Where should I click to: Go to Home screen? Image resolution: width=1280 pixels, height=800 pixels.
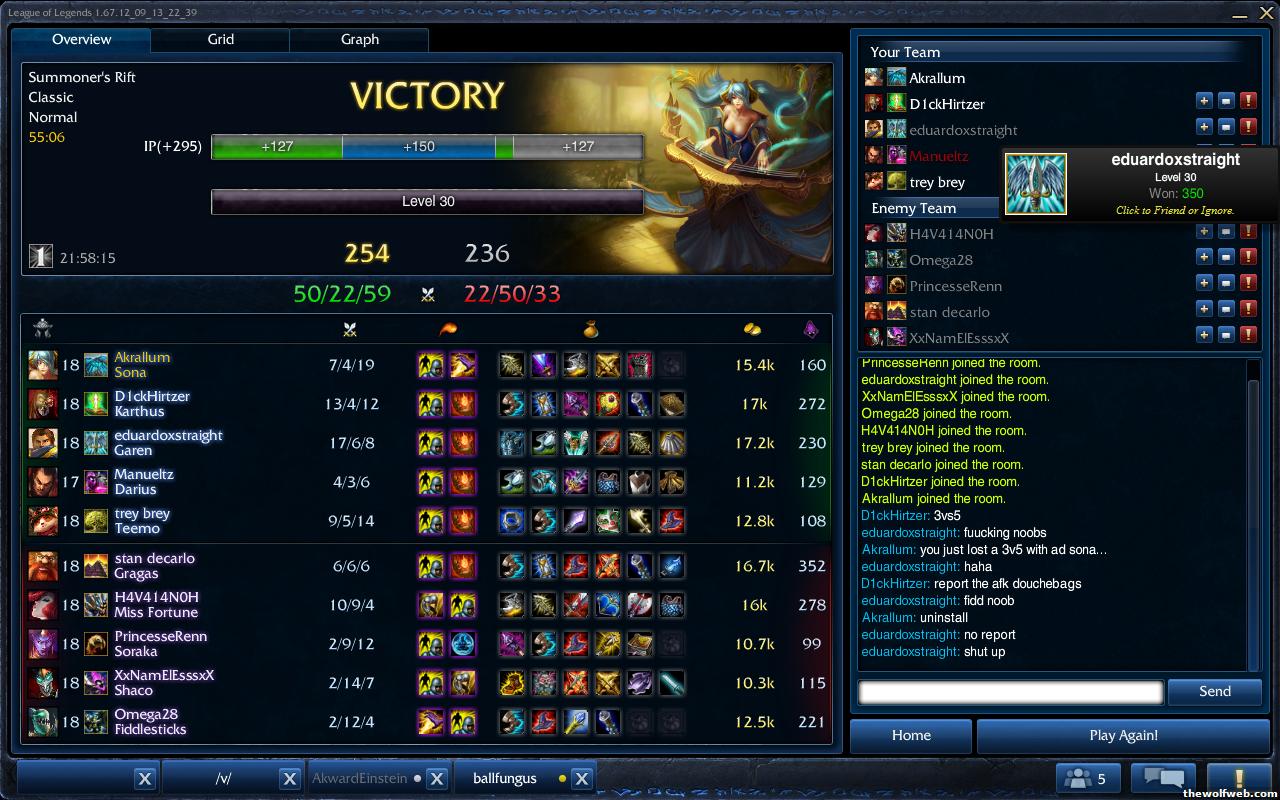click(x=911, y=735)
